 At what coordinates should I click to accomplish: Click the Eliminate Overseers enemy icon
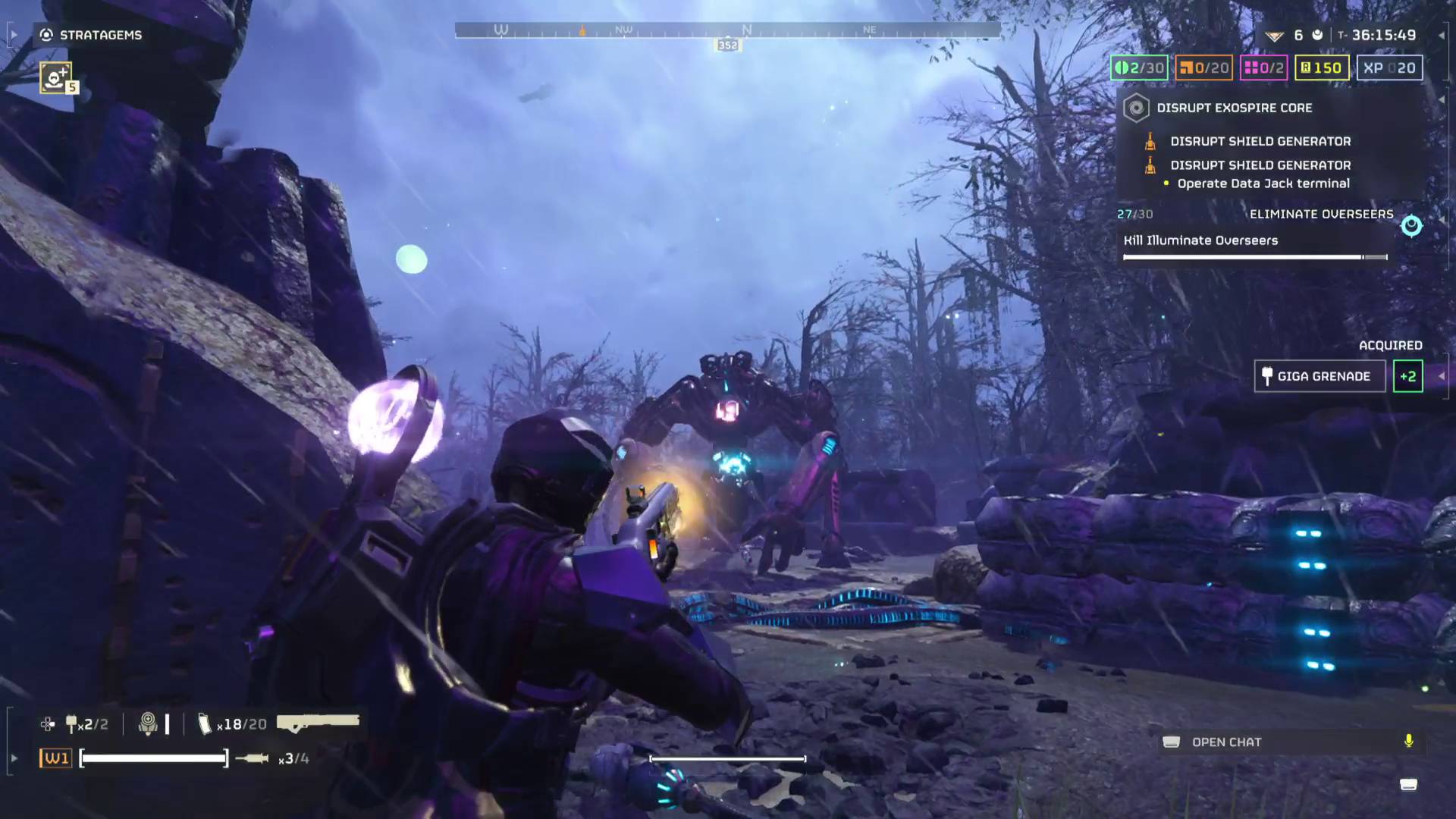pos(1410,224)
